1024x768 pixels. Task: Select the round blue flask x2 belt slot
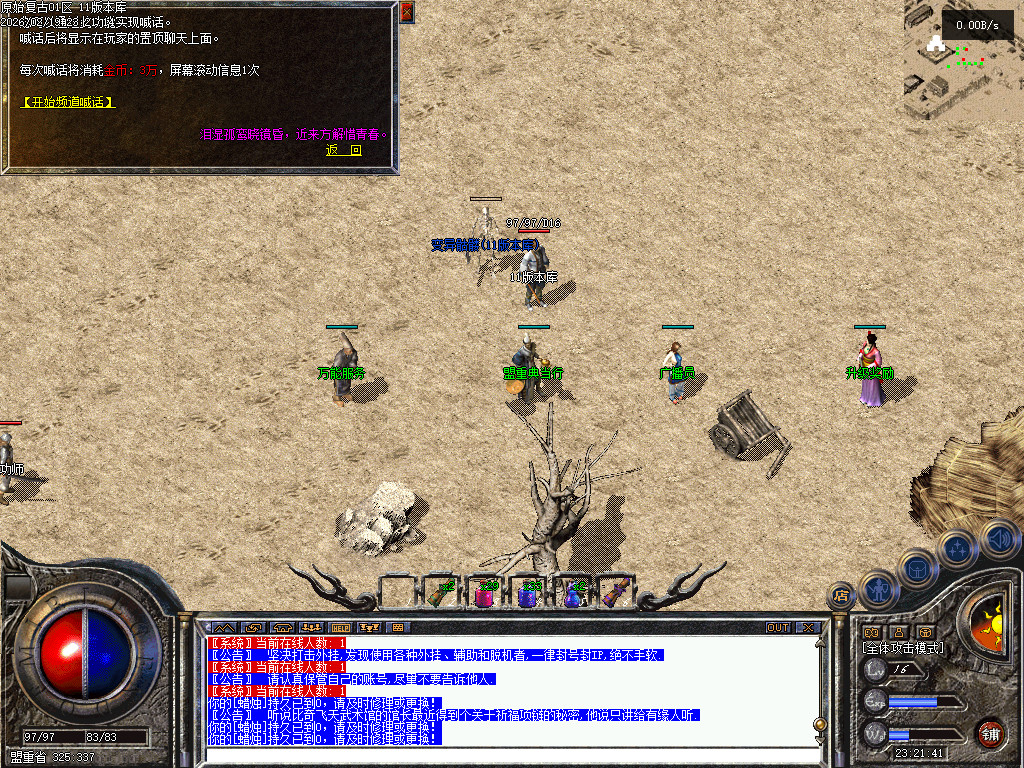coord(573,593)
